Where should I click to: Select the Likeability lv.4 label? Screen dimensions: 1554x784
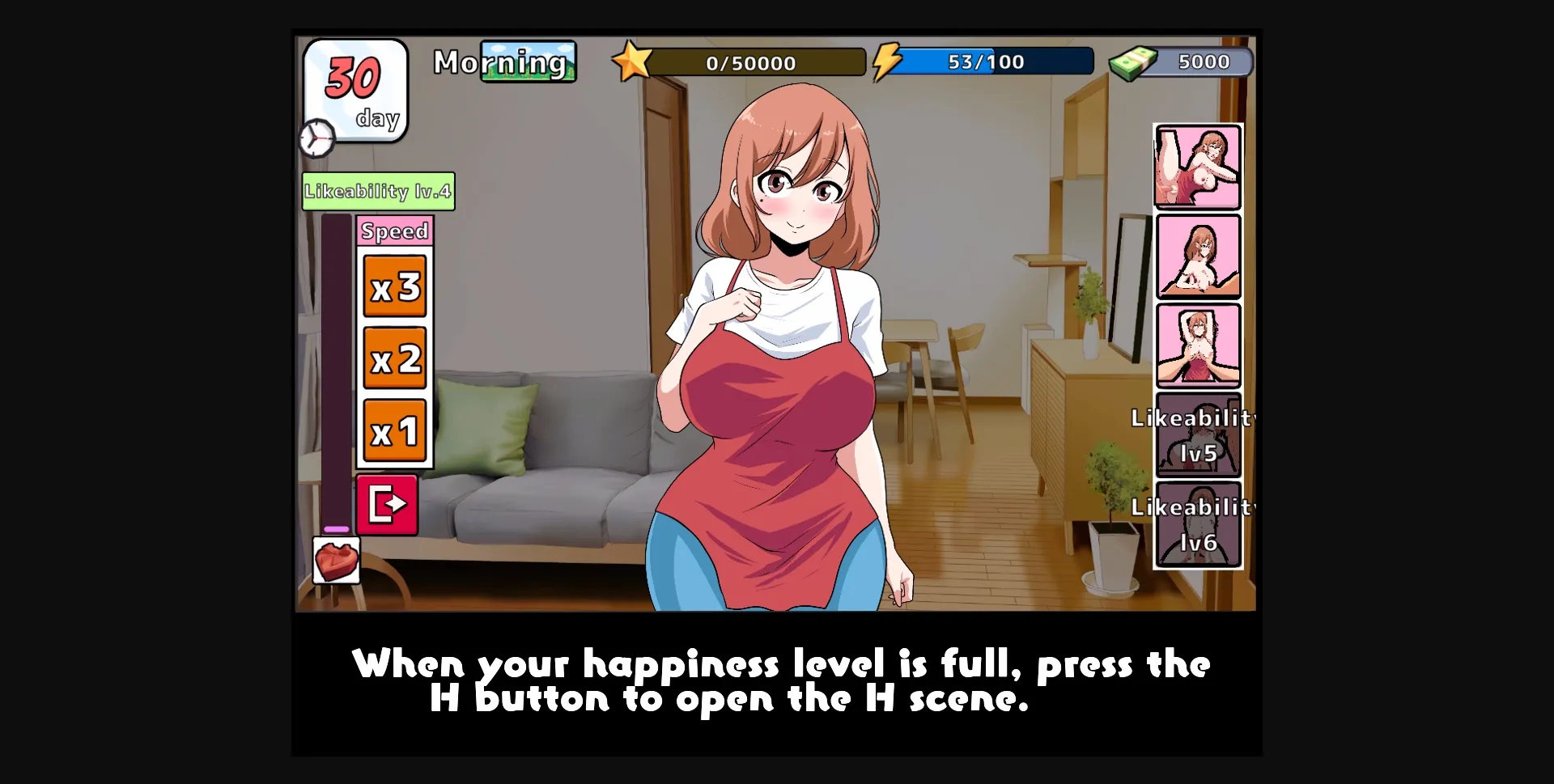[377, 192]
